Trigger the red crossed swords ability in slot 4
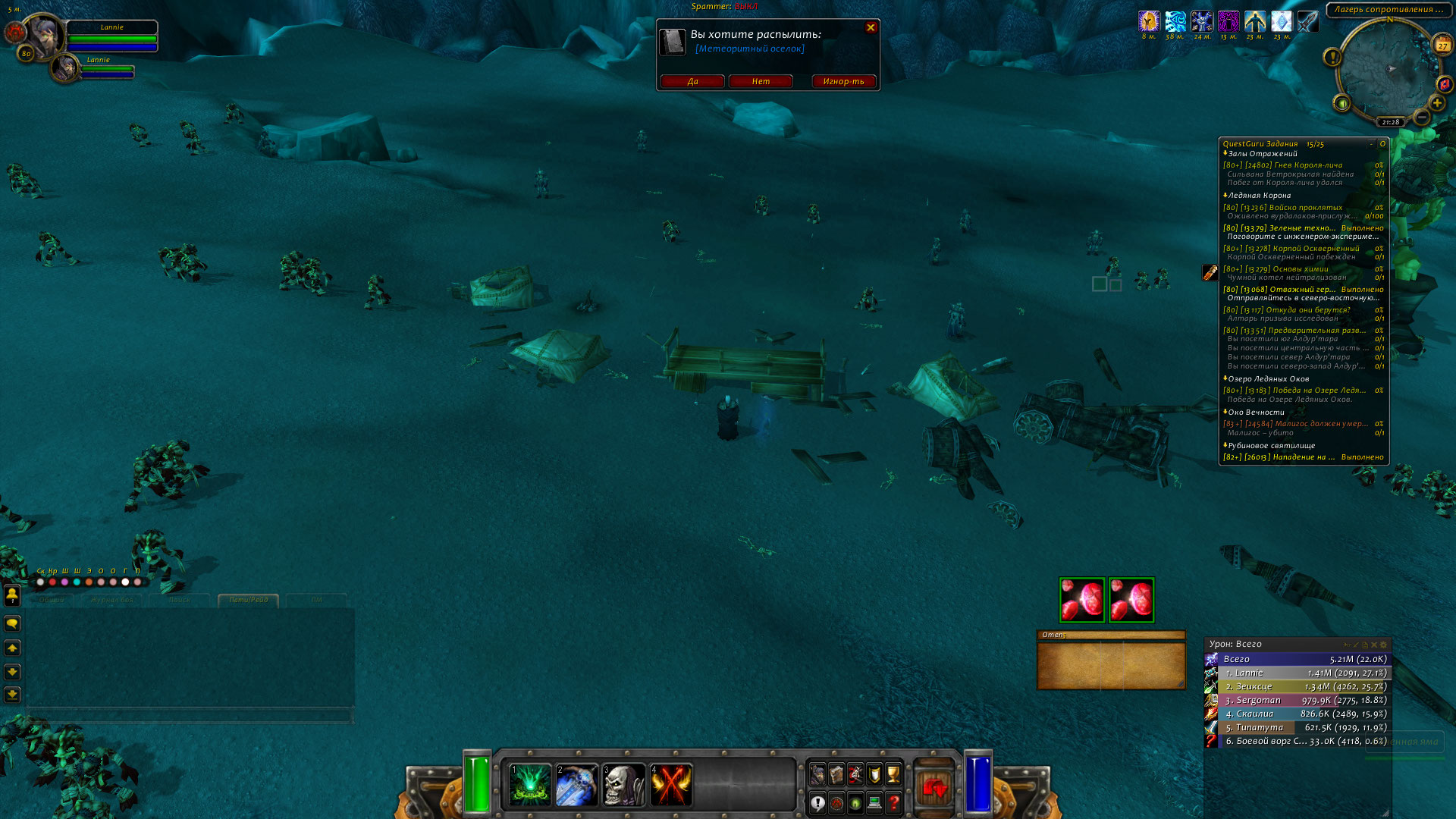Screen dimensions: 1456x819 [670, 784]
